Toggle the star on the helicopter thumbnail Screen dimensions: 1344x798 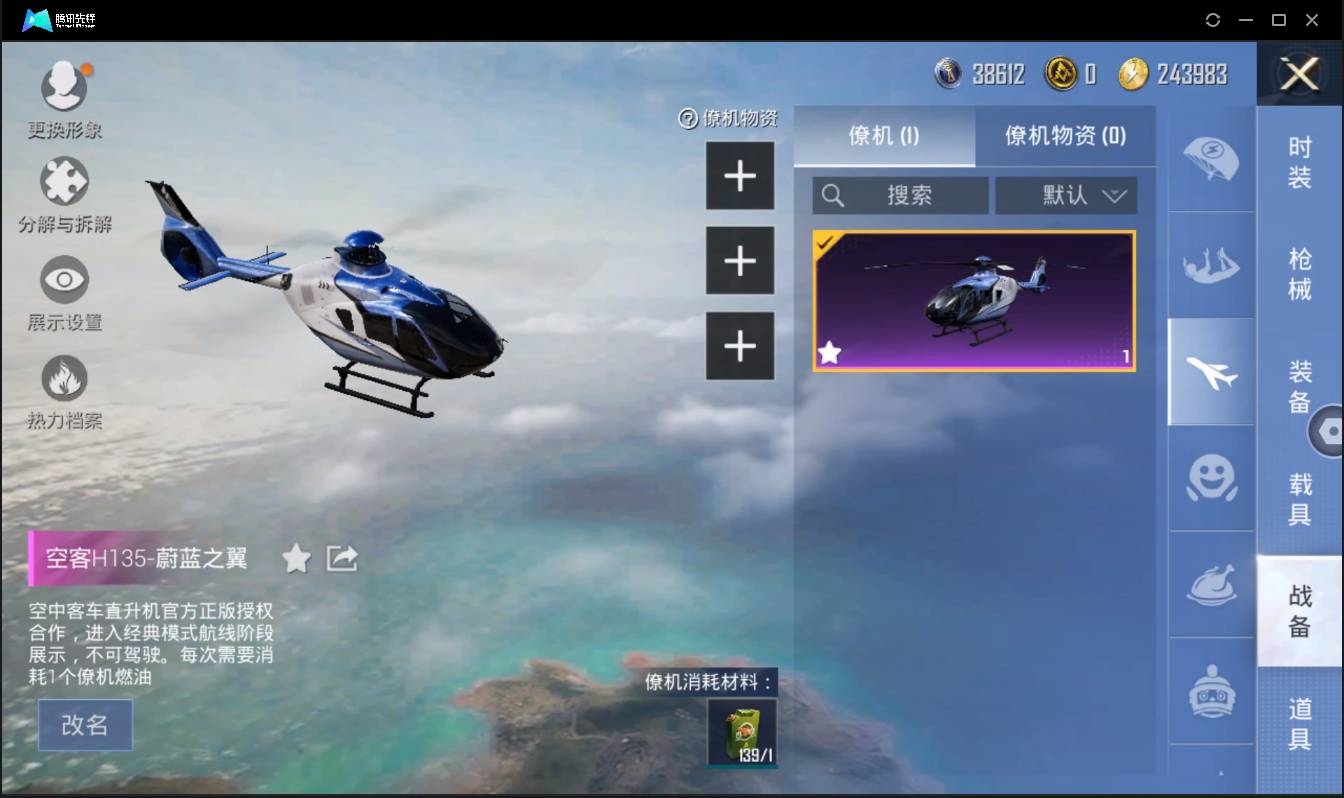830,352
